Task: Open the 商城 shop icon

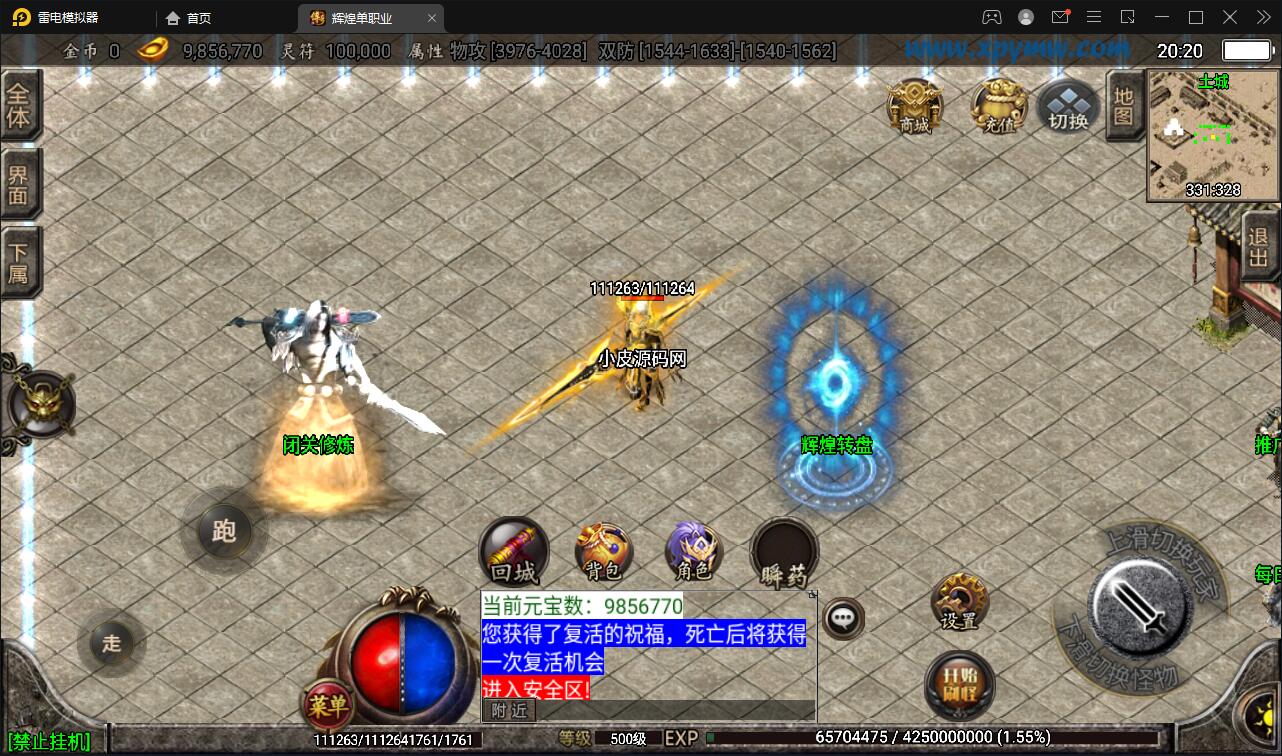Action: pyautogui.click(x=913, y=108)
